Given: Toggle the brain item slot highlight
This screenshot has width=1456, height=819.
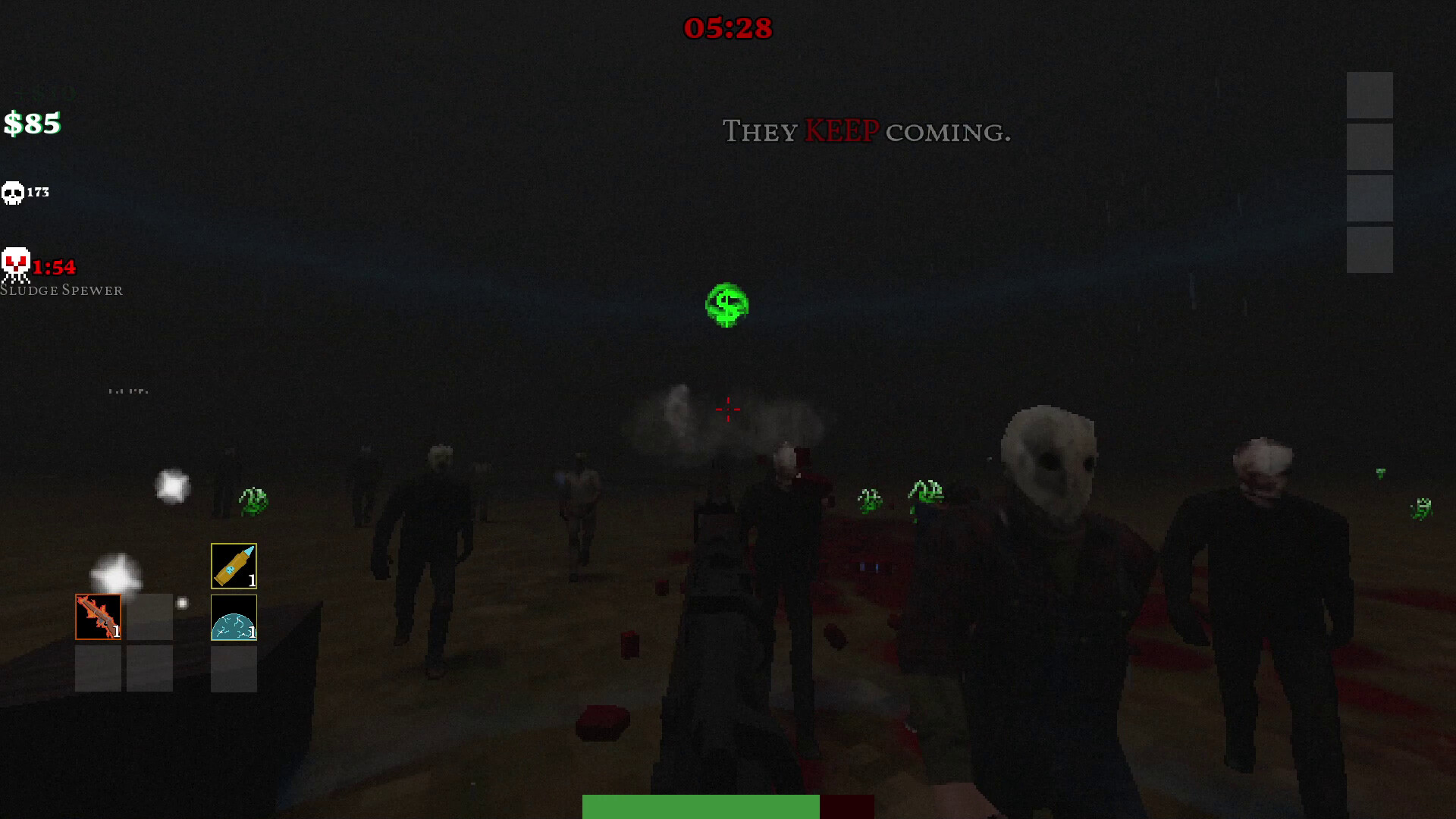Looking at the screenshot, I should [x=234, y=617].
